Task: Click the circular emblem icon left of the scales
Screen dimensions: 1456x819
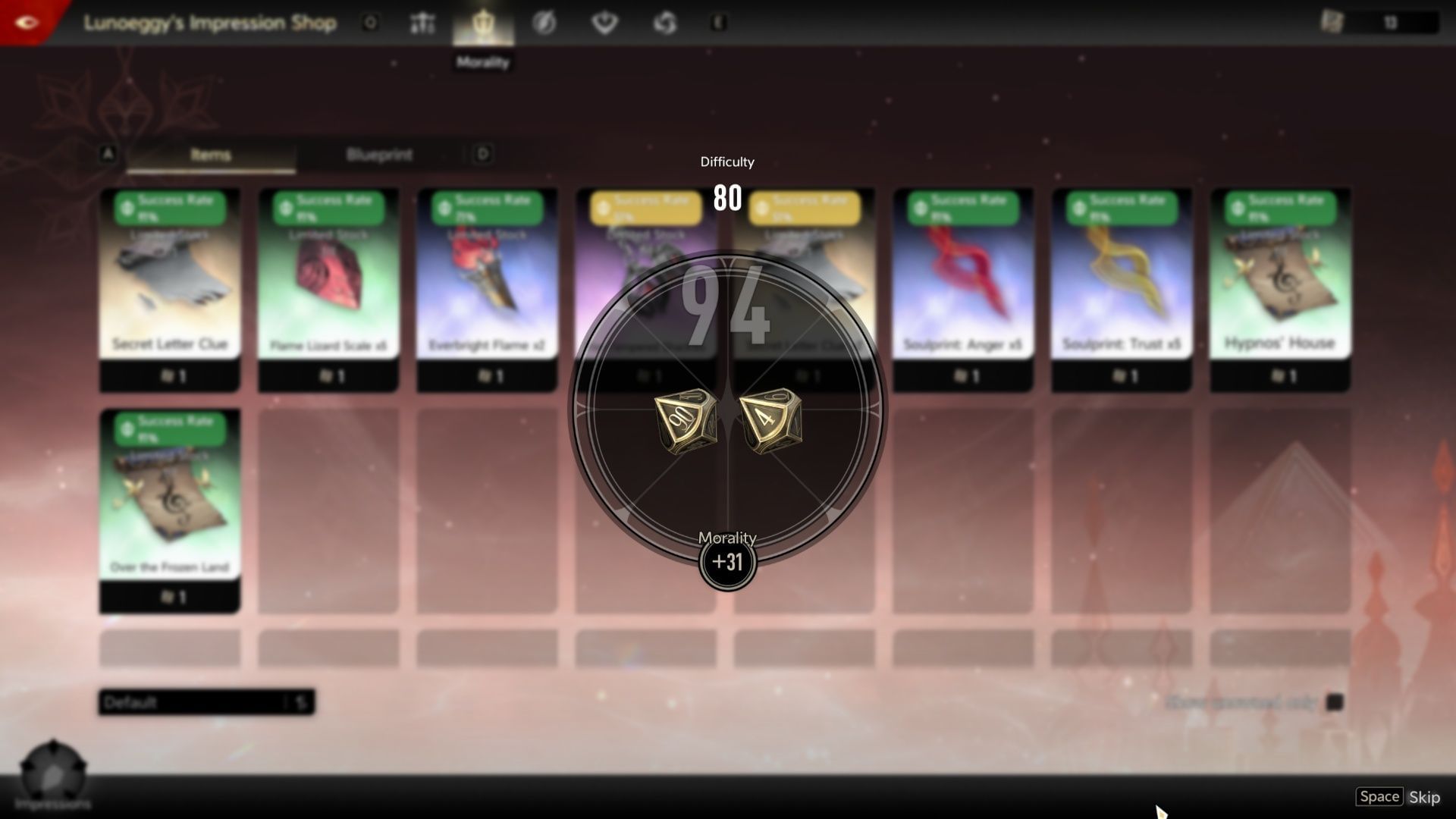Action: [x=369, y=23]
